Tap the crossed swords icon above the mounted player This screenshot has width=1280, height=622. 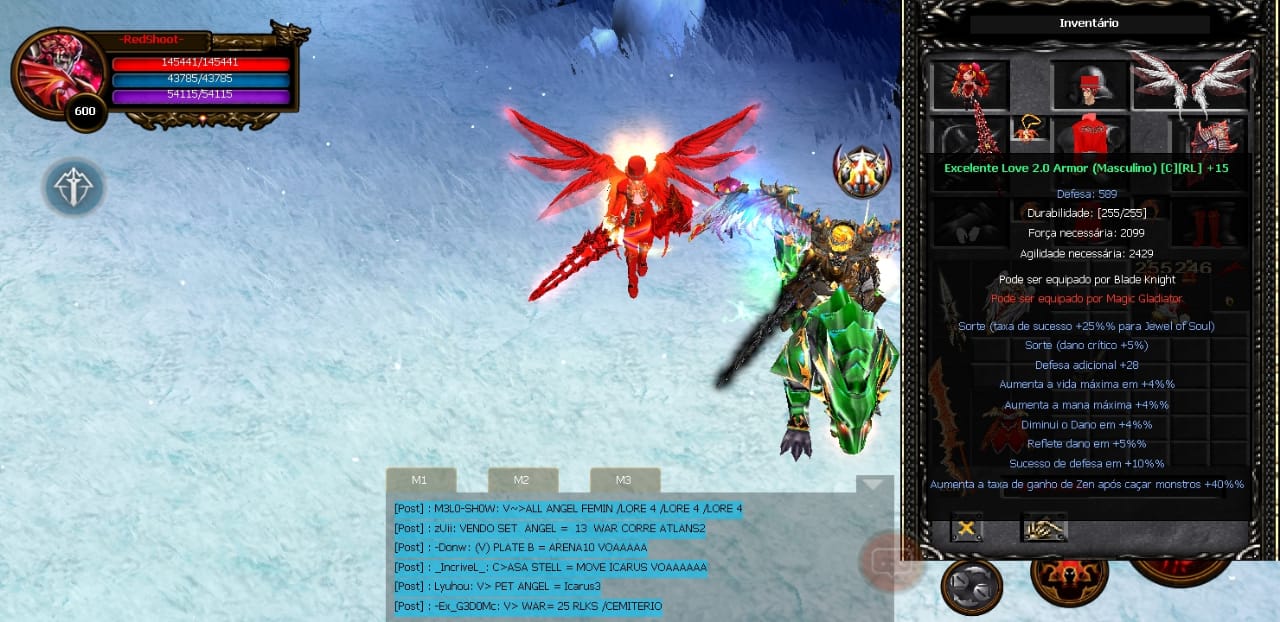pos(862,170)
